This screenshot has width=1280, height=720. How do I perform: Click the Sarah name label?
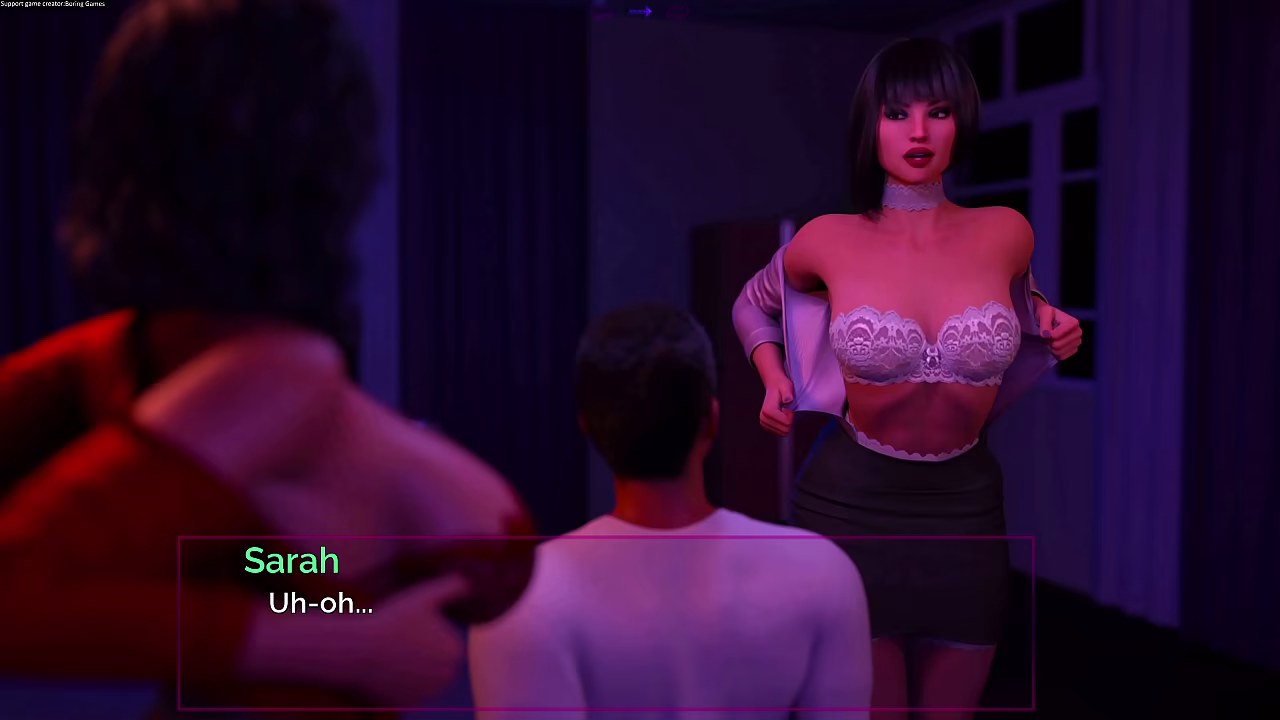[x=291, y=561]
